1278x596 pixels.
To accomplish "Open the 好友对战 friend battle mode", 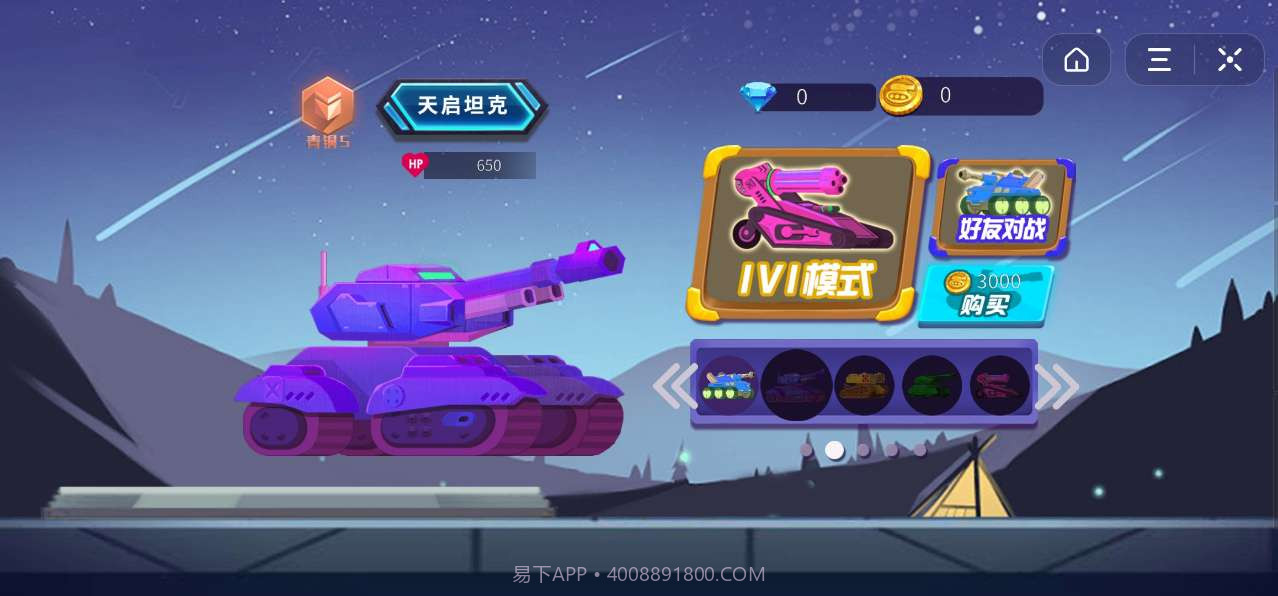I will (1002, 207).
